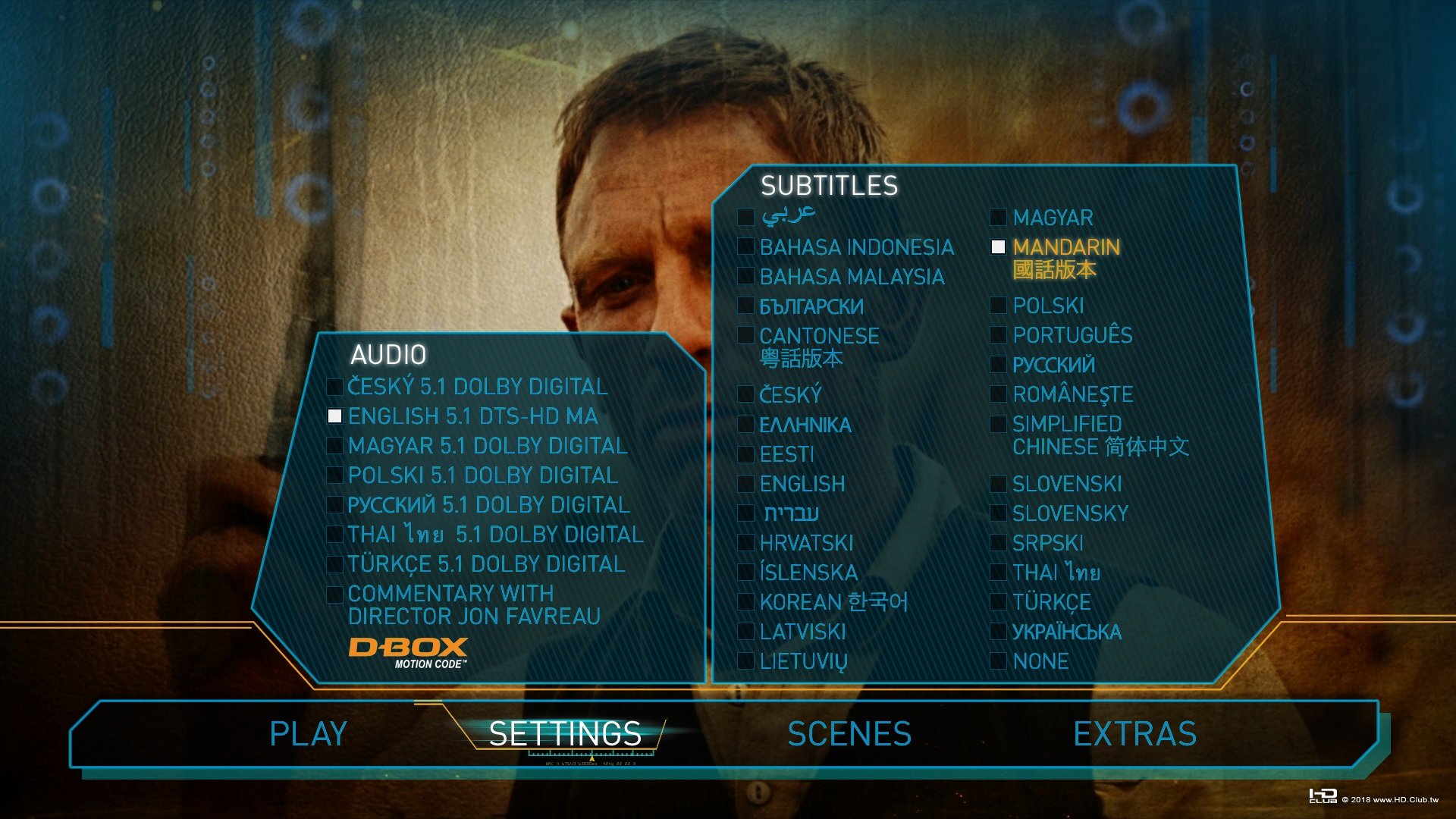The image size is (1456, 819).
Task: Select ENGLISH 5.1 DTS-HD MA audio
Action: tap(470, 416)
